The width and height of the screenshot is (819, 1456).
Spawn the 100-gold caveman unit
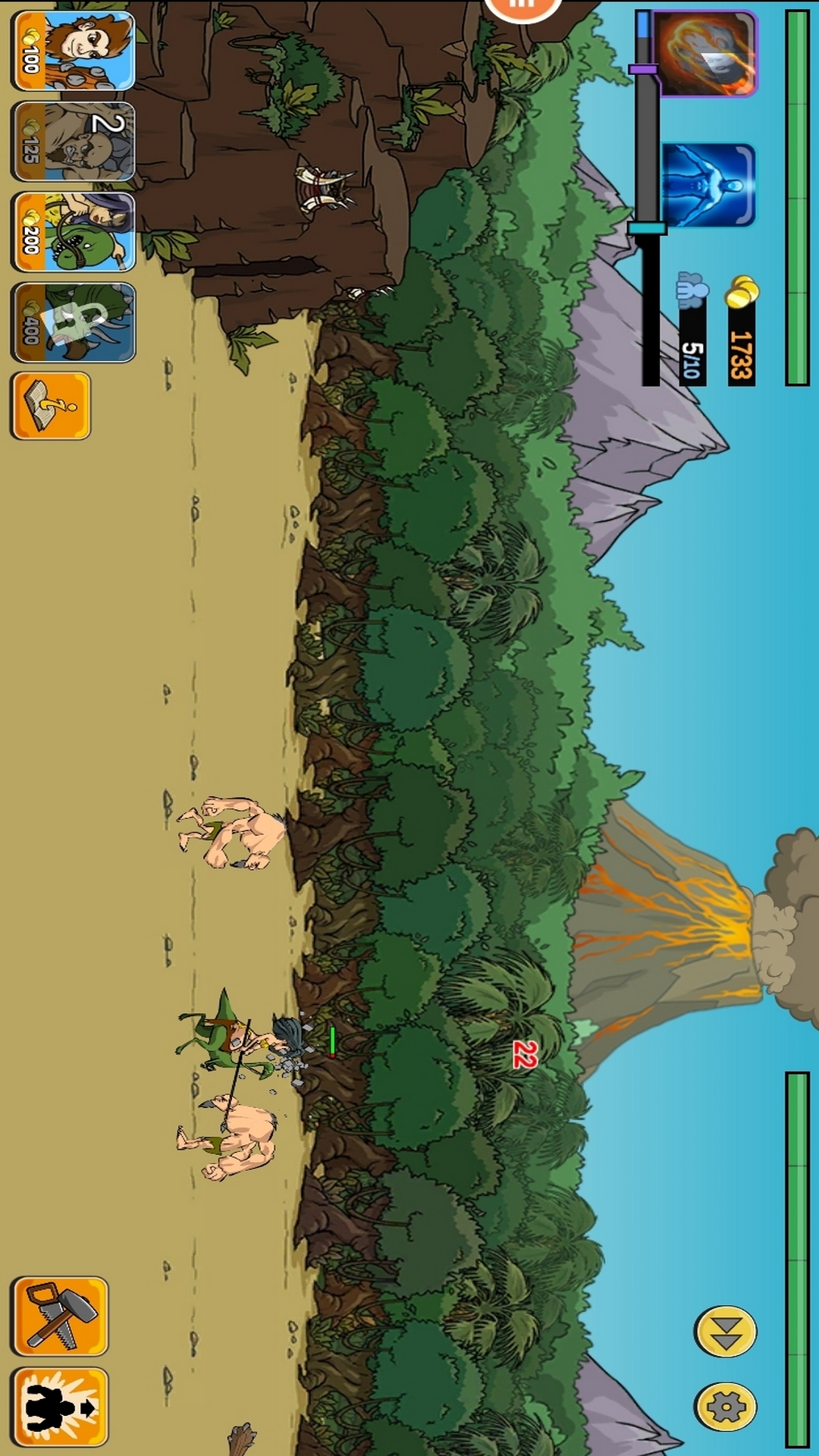(x=73, y=51)
